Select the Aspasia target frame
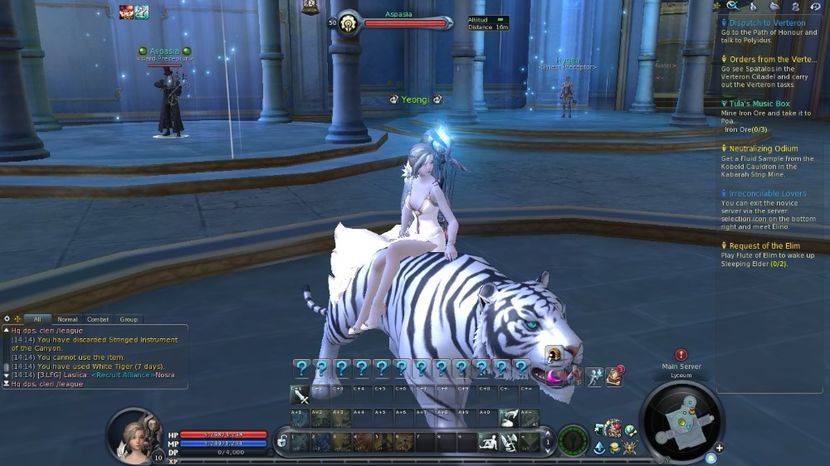830x466 pixels. coord(405,22)
